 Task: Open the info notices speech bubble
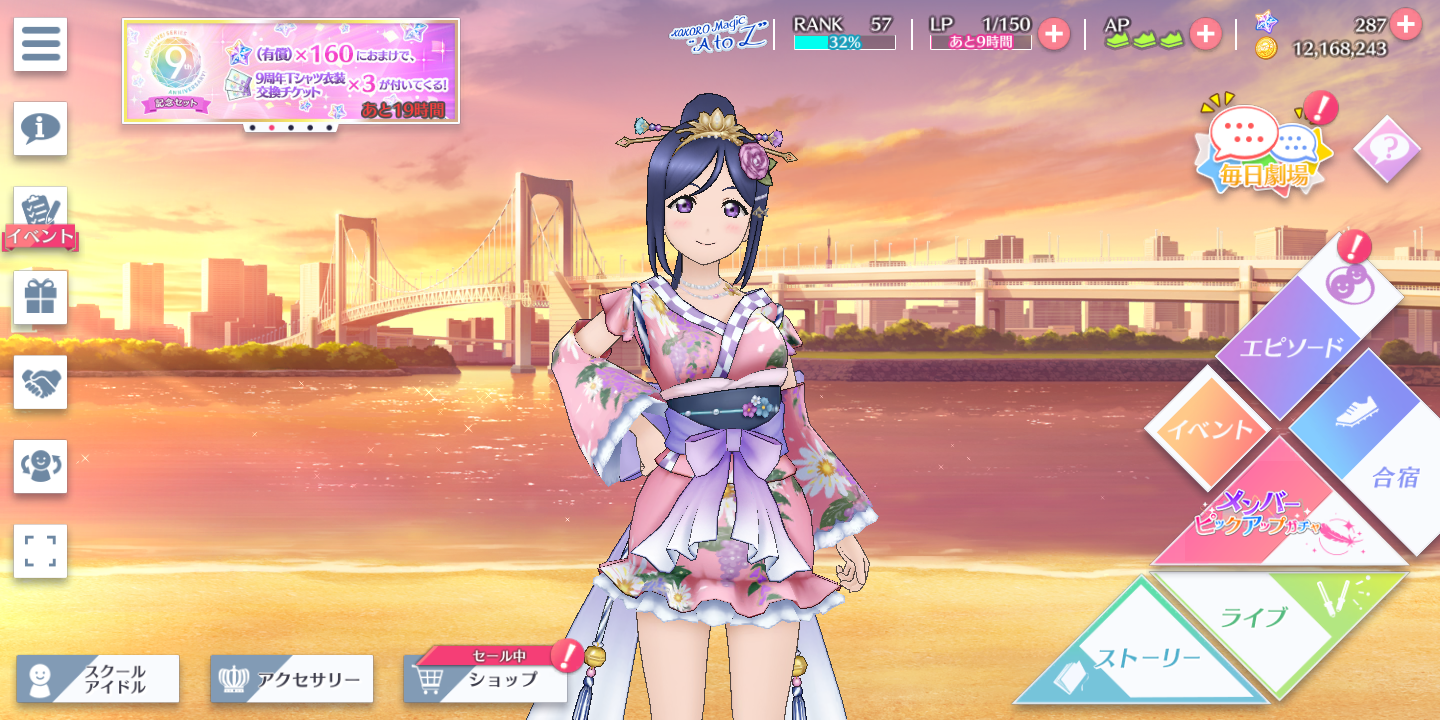click(40, 128)
